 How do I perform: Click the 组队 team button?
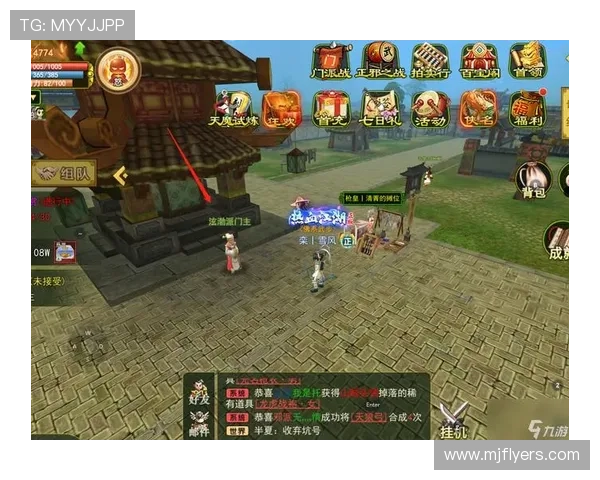(64, 173)
